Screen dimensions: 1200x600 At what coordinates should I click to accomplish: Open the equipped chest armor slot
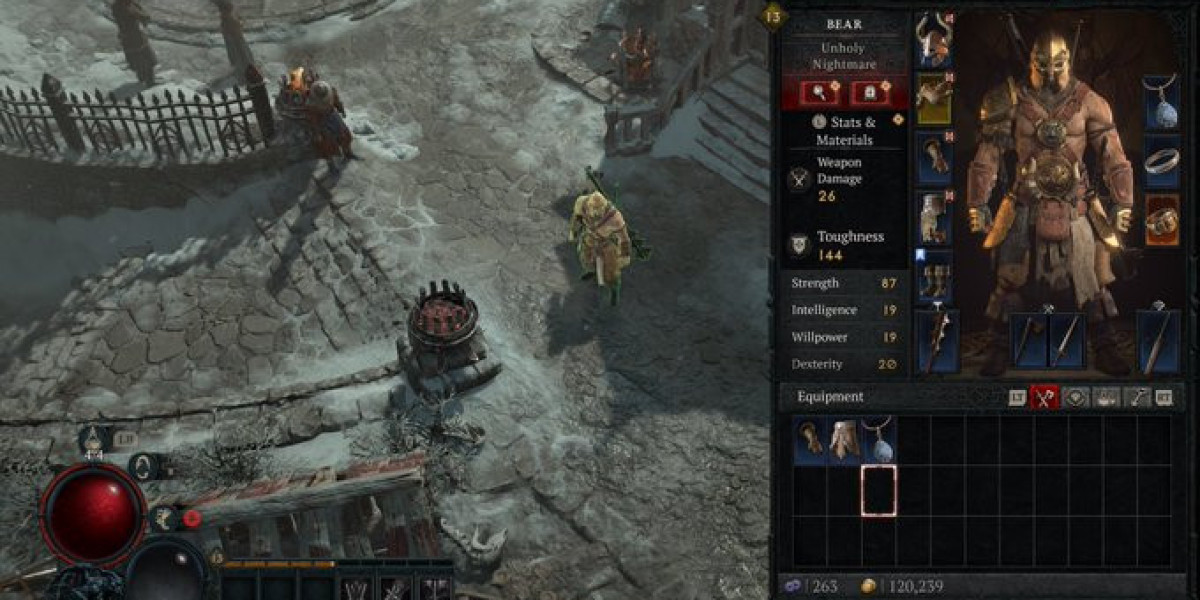tap(934, 98)
